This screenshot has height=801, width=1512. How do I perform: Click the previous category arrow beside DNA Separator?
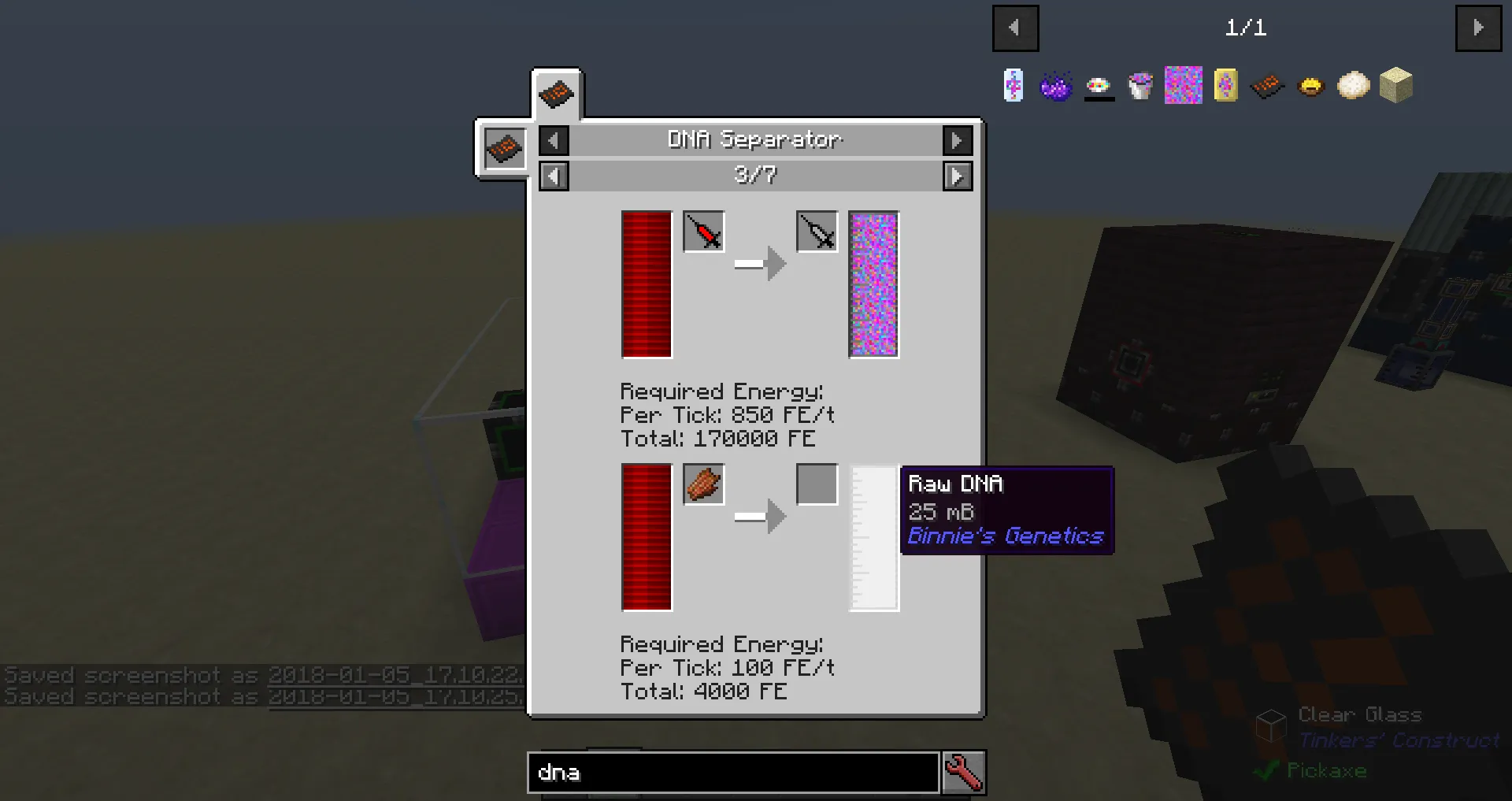[554, 140]
